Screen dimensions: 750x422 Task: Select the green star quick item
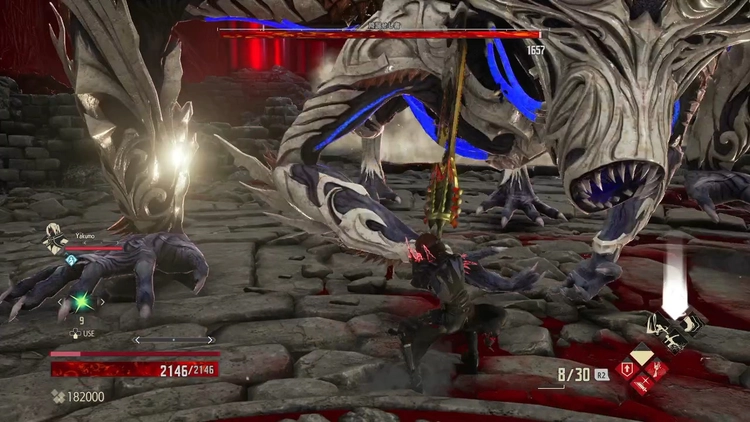pyautogui.click(x=80, y=301)
